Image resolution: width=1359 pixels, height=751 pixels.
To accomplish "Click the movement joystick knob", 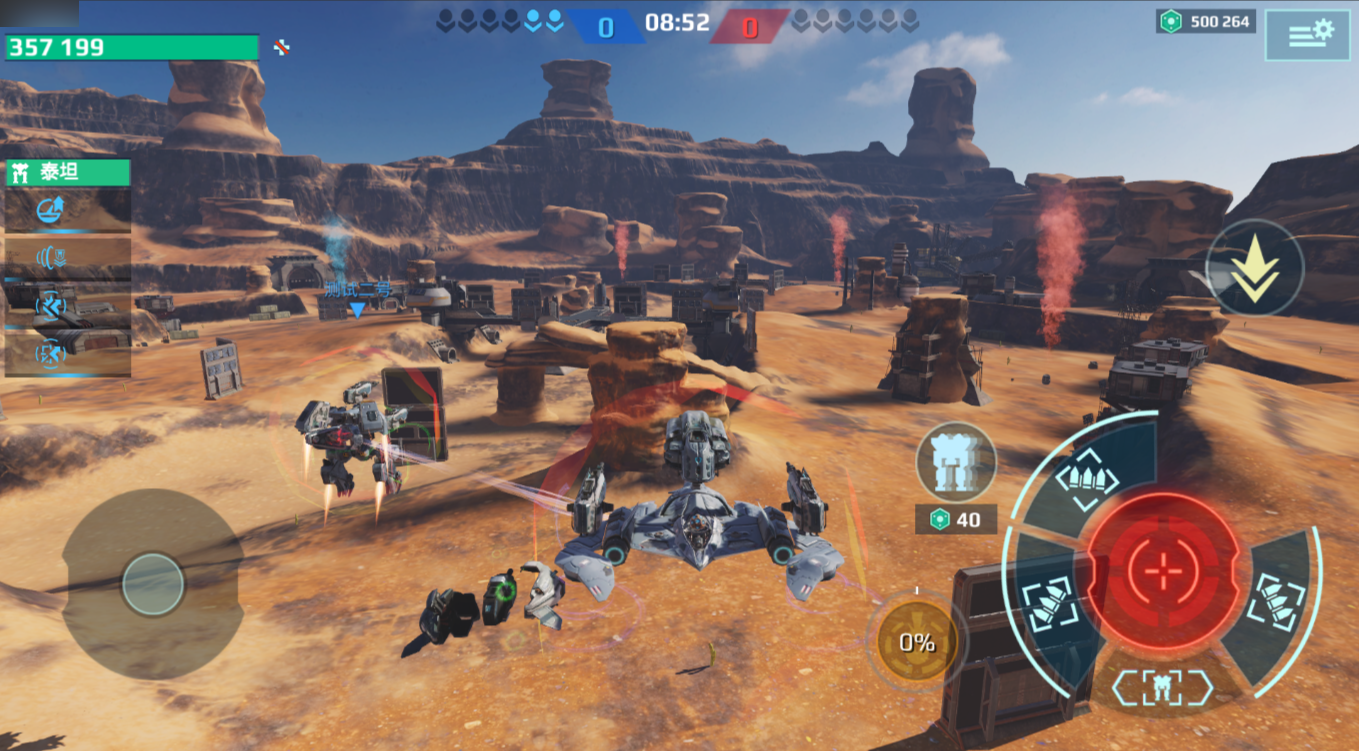I will click(153, 584).
